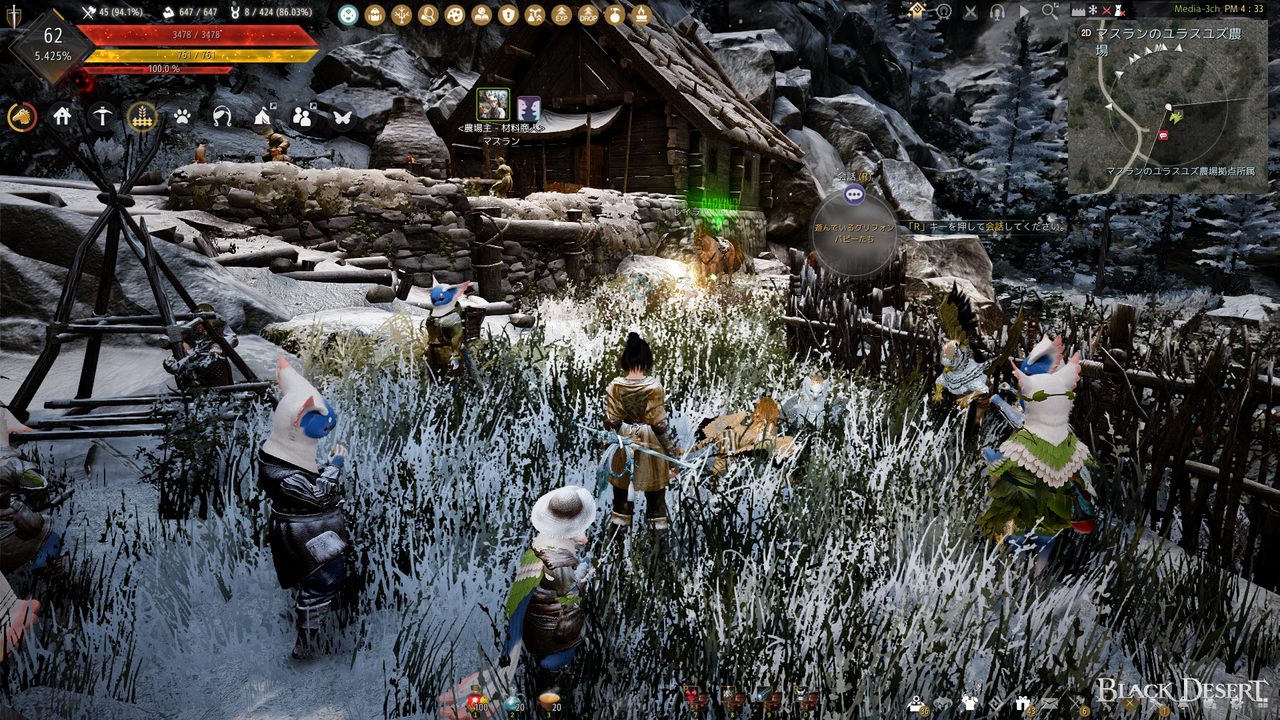Click the EXP buff icon
1280x720 pixels.
[562, 15]
